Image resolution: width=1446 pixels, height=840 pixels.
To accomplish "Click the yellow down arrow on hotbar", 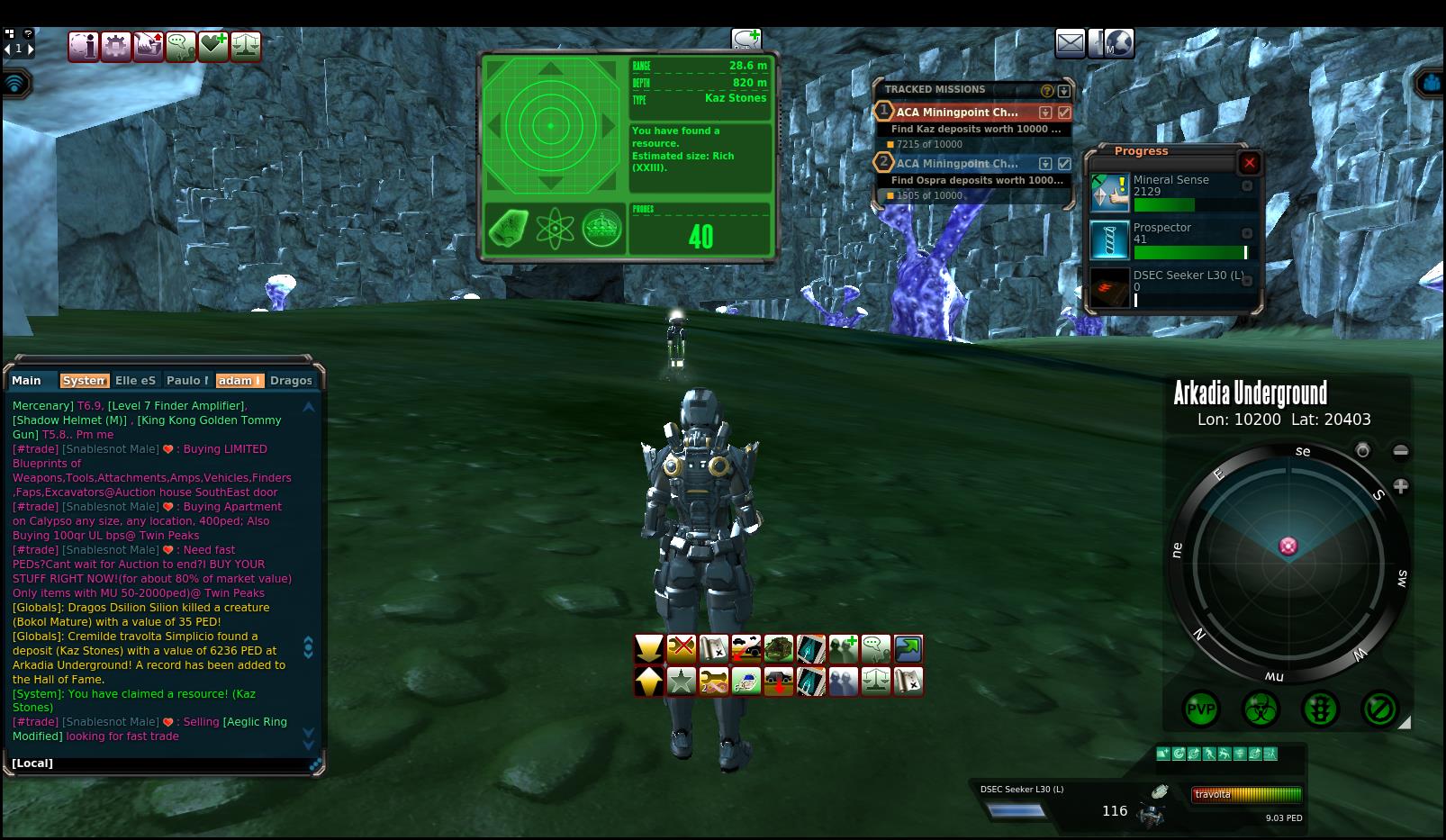I will pyautogui.click(x=648, y=648).
